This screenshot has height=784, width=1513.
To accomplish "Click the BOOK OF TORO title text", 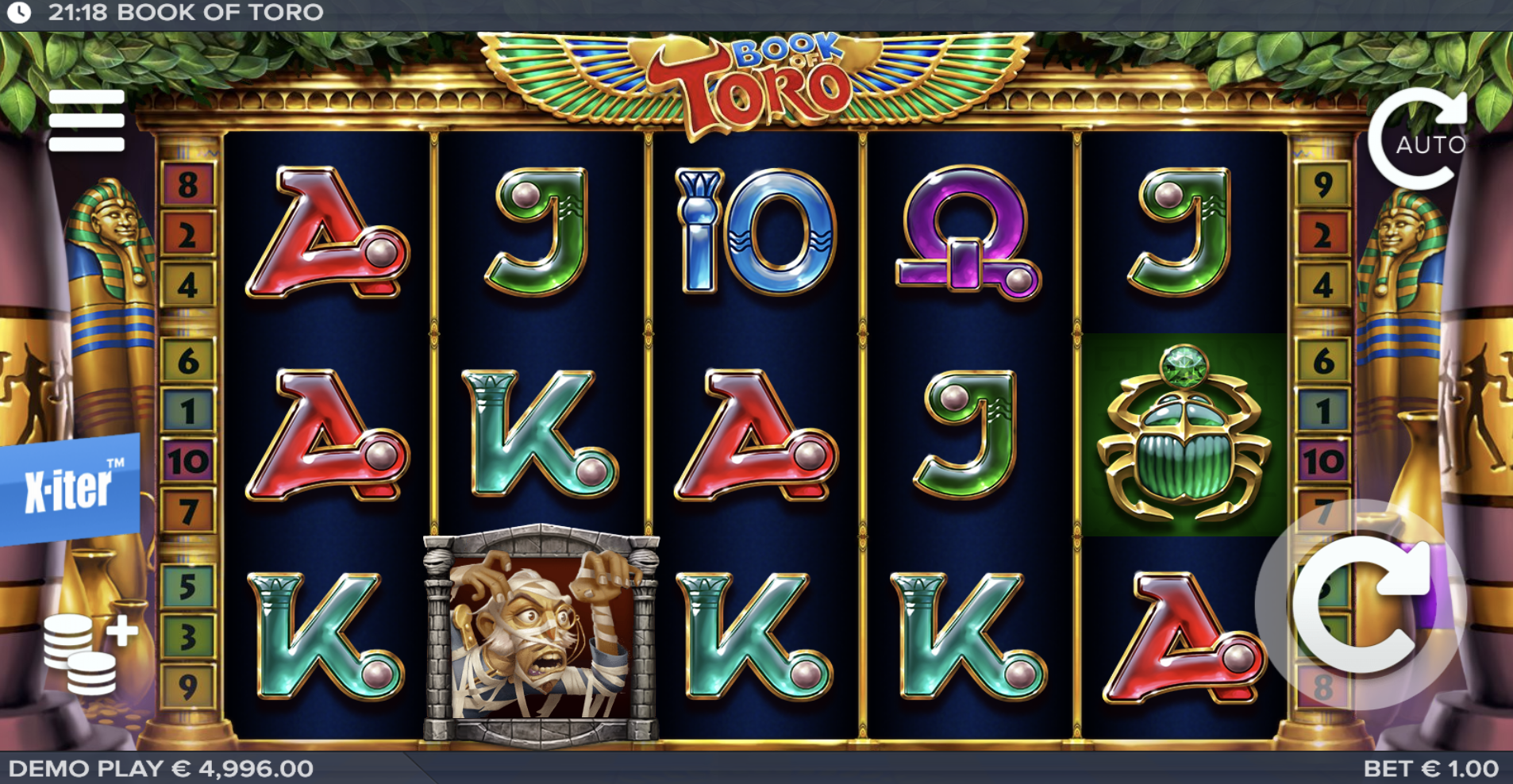I will pyautogui.click(x=219, y=12).
